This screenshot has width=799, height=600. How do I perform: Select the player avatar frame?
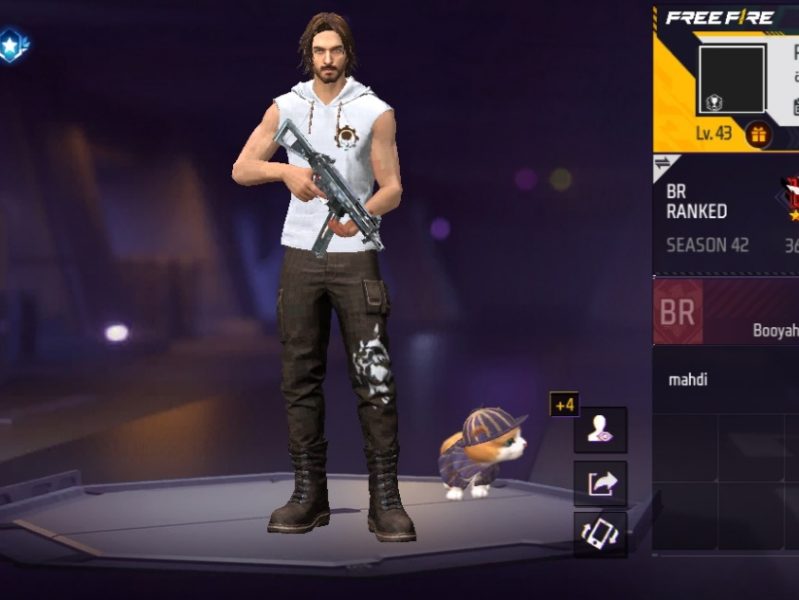tap(731, 78)
